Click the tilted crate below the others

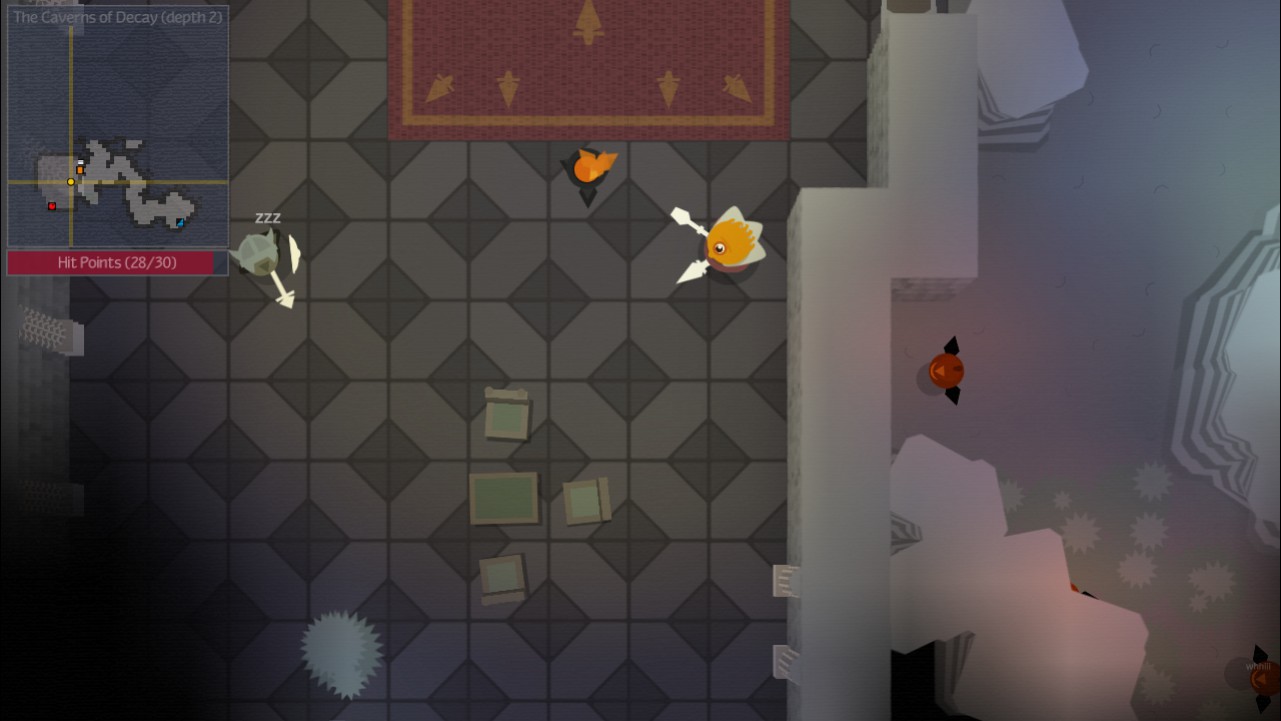tap(503, 578)
